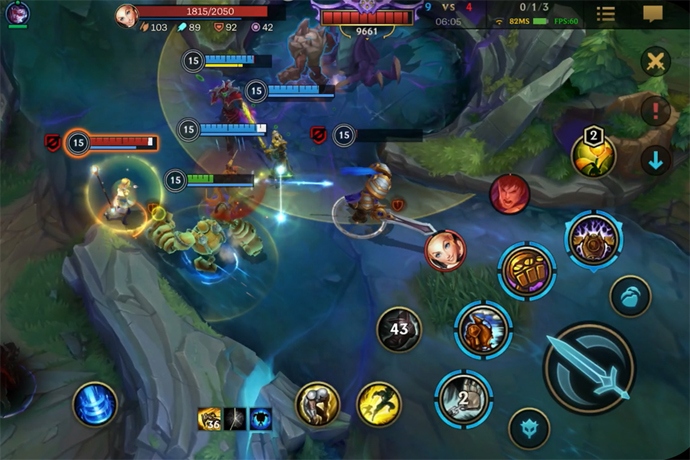Use the yellow flower ward with 2 charges
The width and height of the screenshot is (690, 460).
592,155
